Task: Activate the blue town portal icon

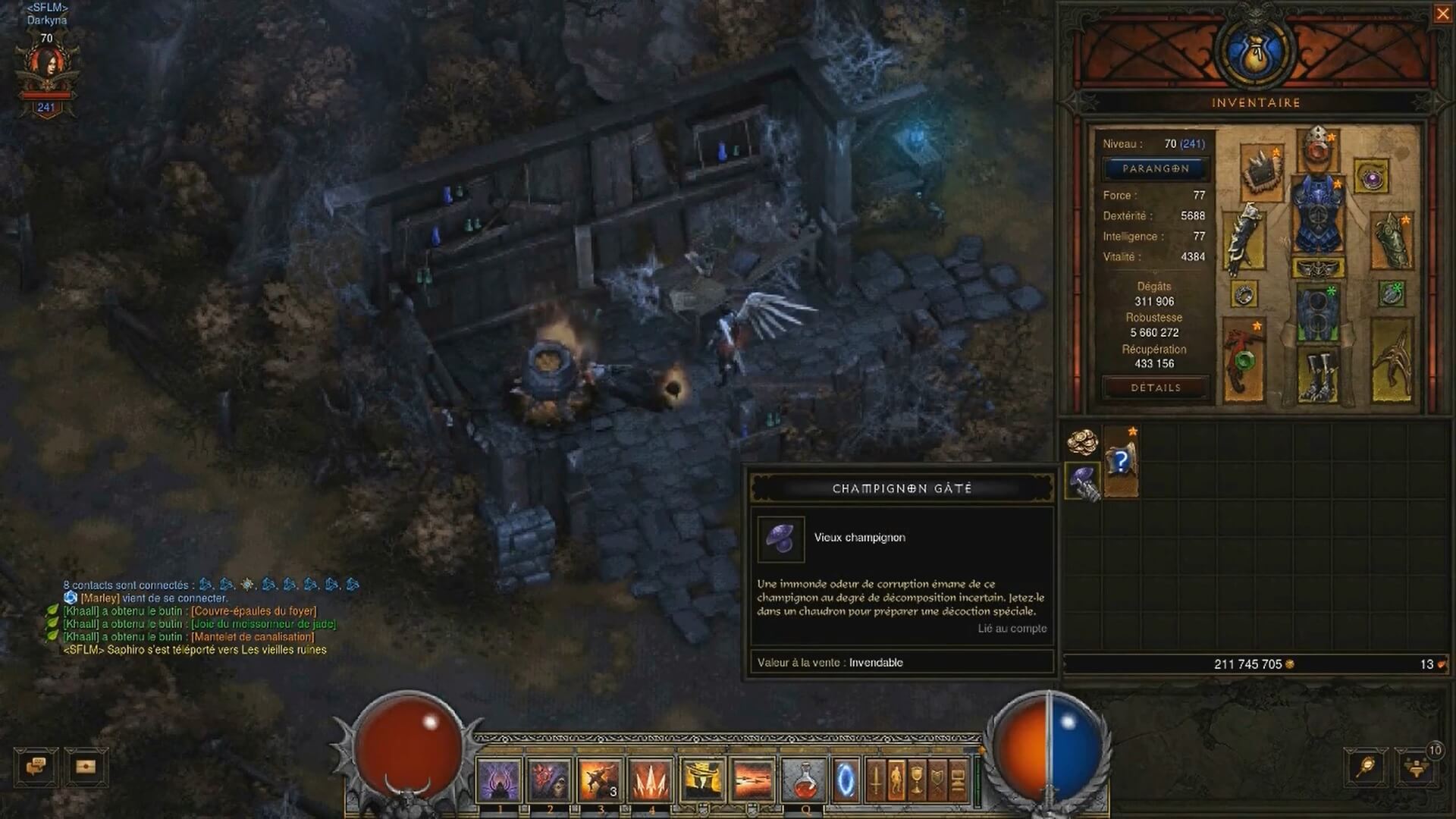Action: 844,780
